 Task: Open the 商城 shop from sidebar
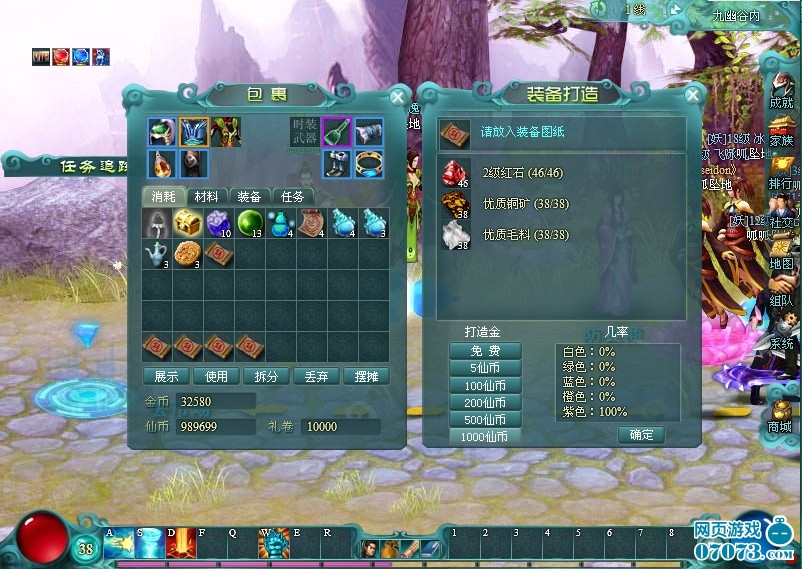[x=780, y=416]
